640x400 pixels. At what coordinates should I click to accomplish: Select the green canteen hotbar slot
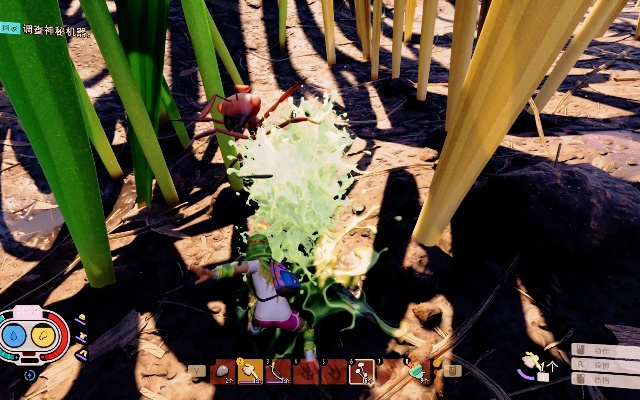click(x=416, y=371)
